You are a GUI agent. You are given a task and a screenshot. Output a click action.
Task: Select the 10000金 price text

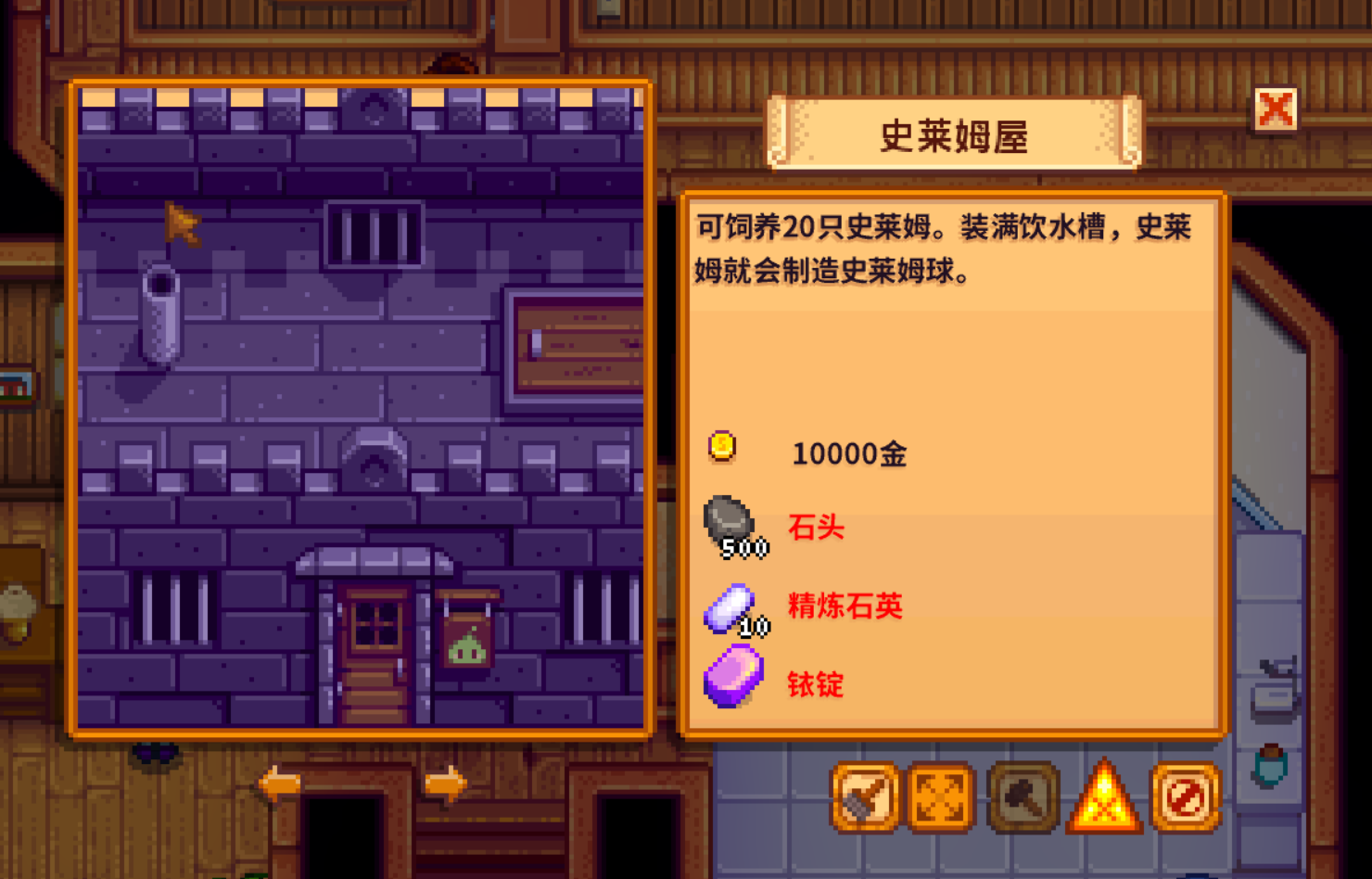point(849,453)
